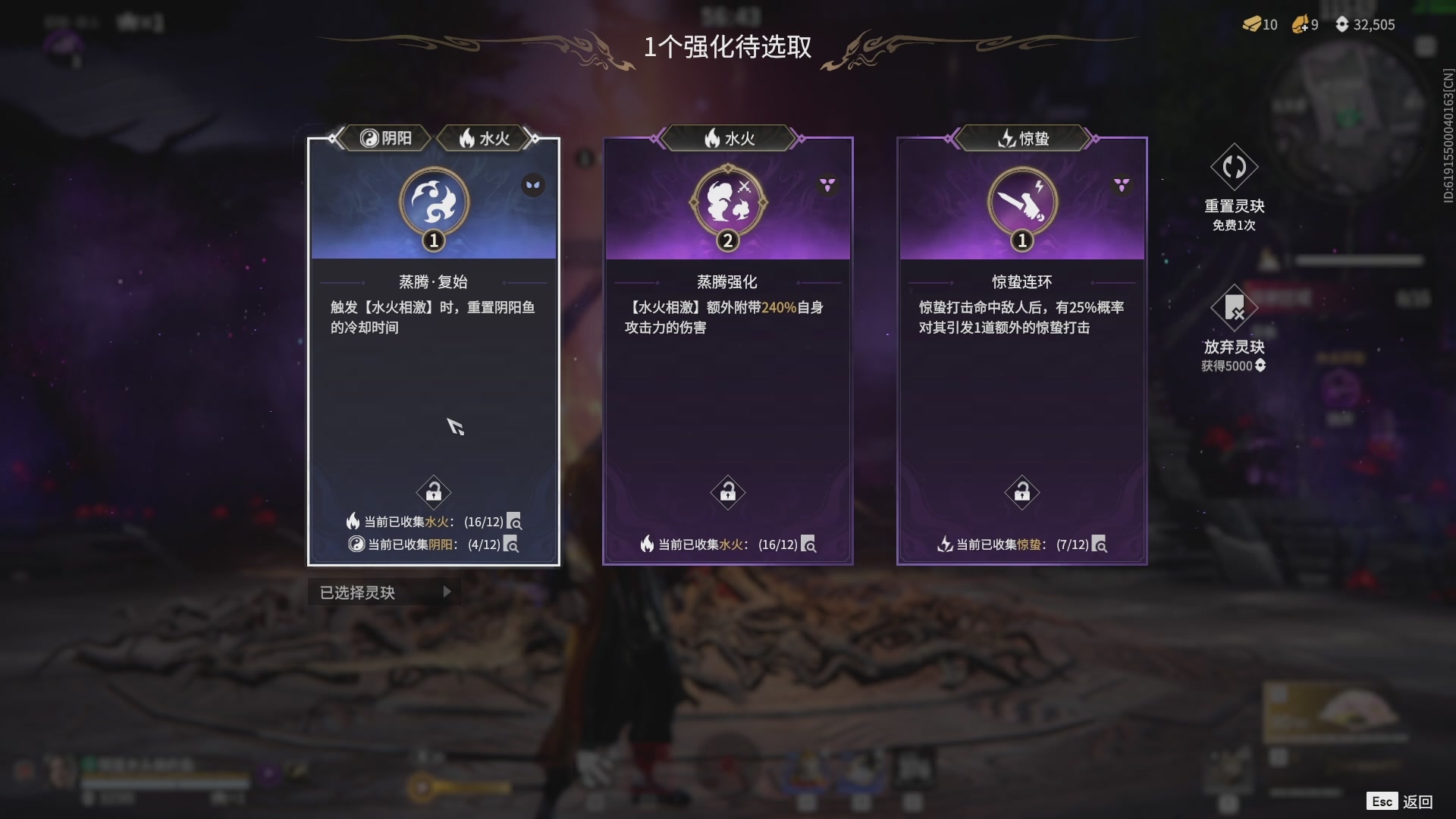Click the 放弃灵珠 text to gain 5000 currency

point(1235,347)
